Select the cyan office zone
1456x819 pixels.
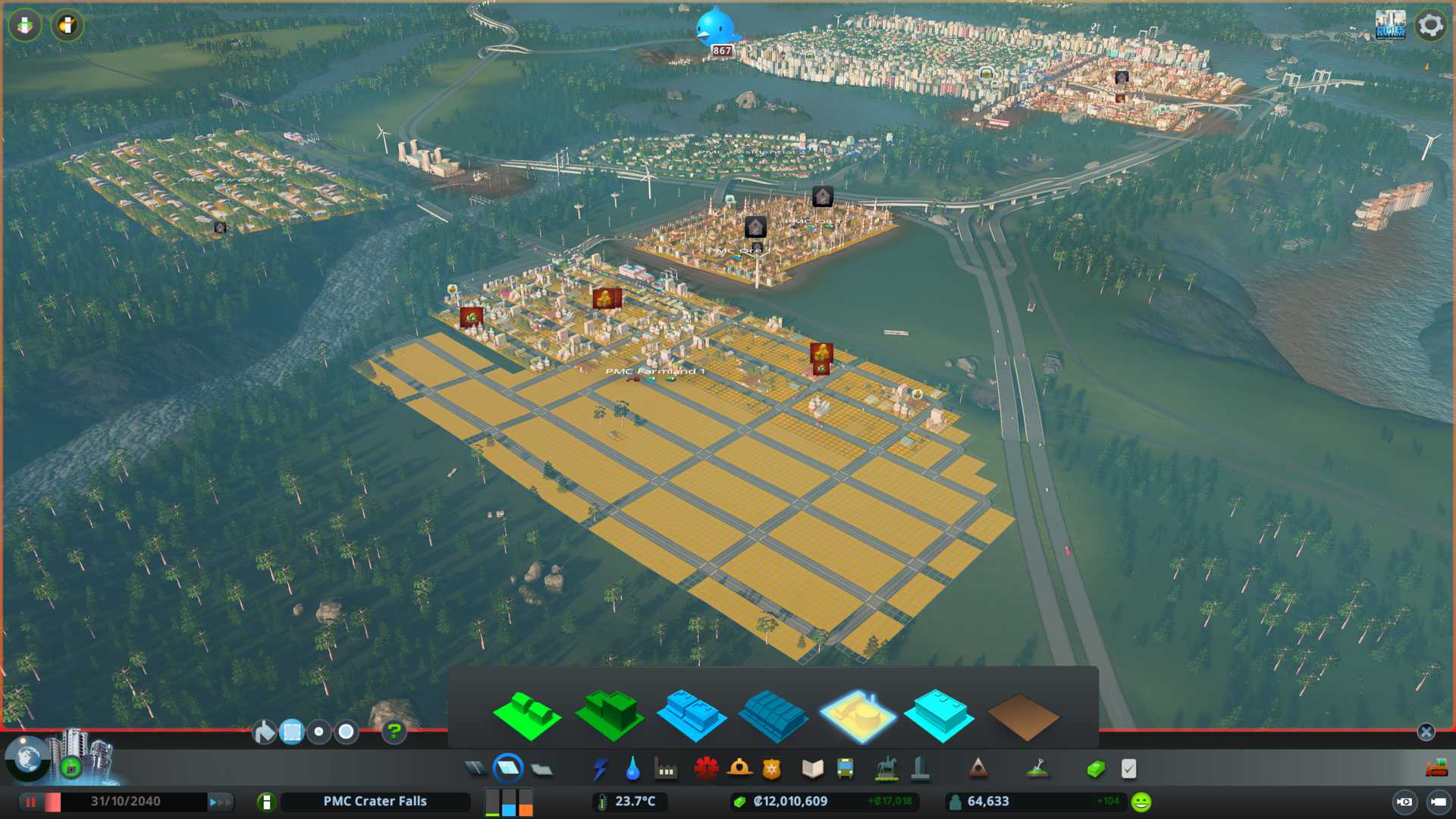click(x=939, y=714)
